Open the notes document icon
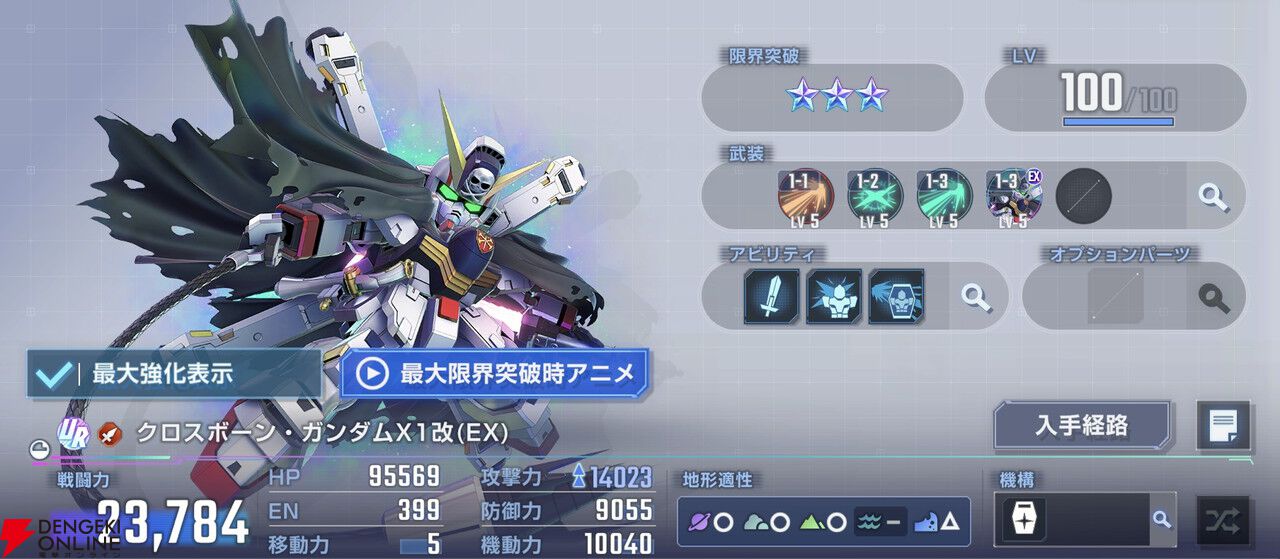The width and height of the screenshot is (1280, 559). [1223, 426]
